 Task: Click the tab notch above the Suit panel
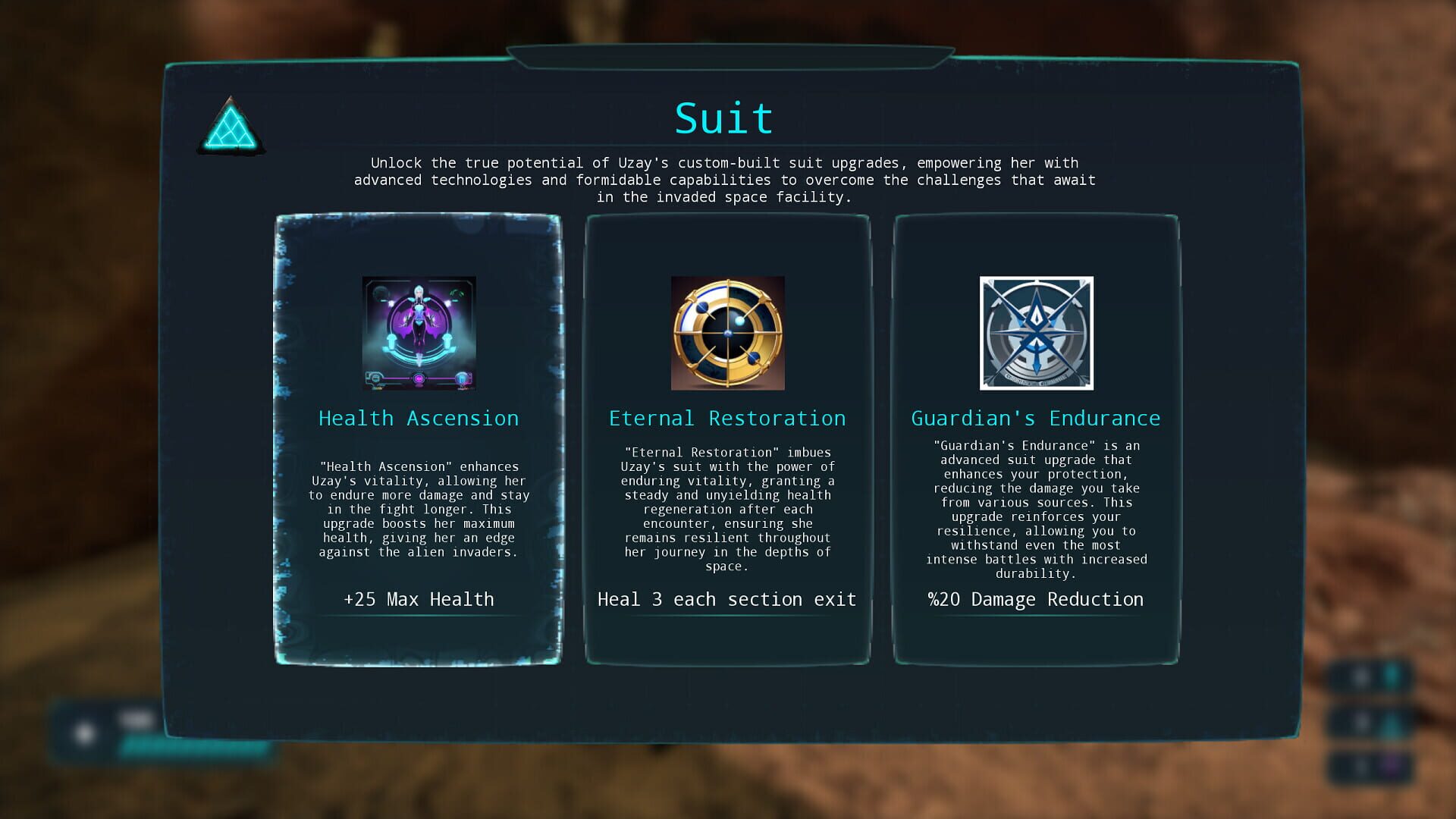point(728,53)
